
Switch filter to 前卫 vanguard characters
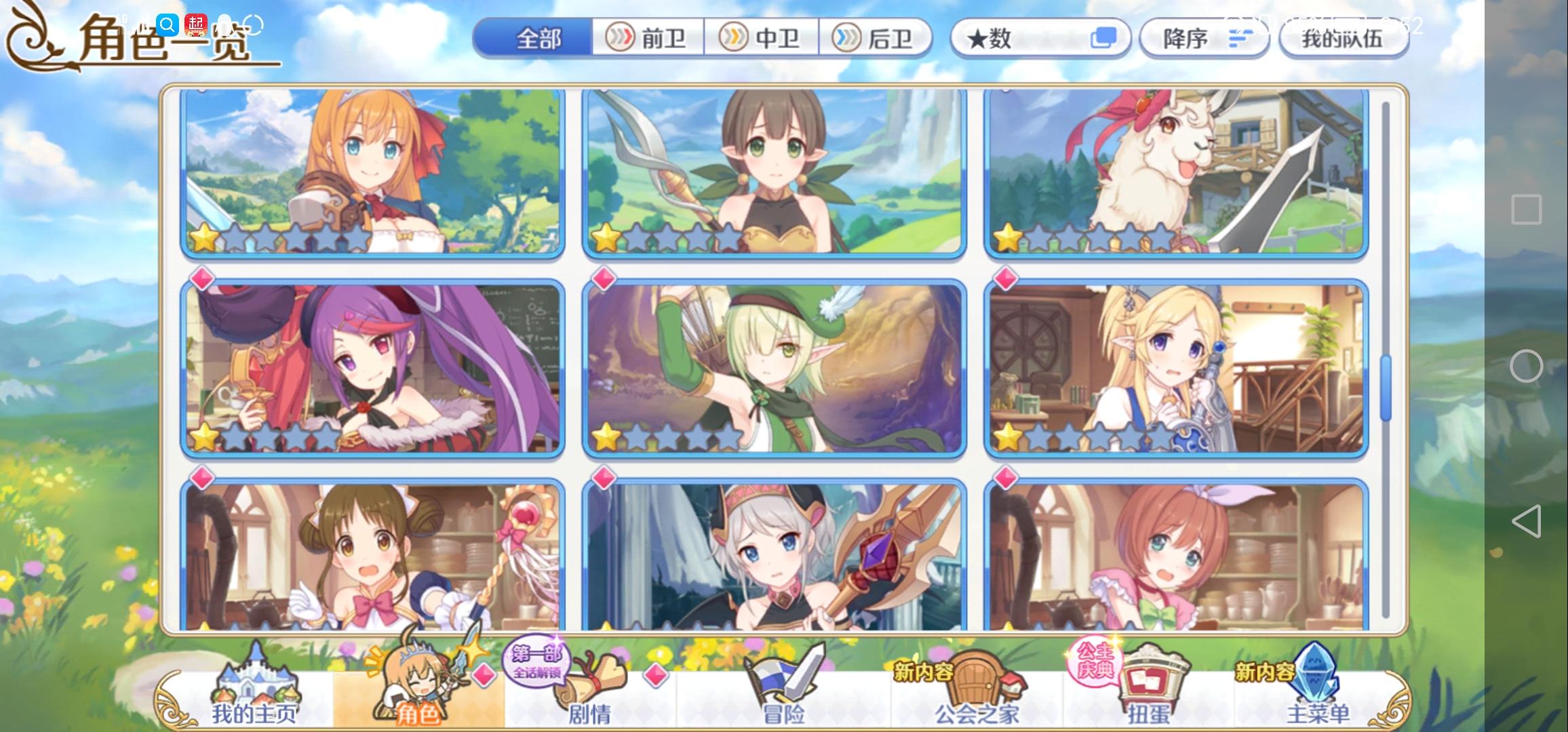(x=648, y=39)
